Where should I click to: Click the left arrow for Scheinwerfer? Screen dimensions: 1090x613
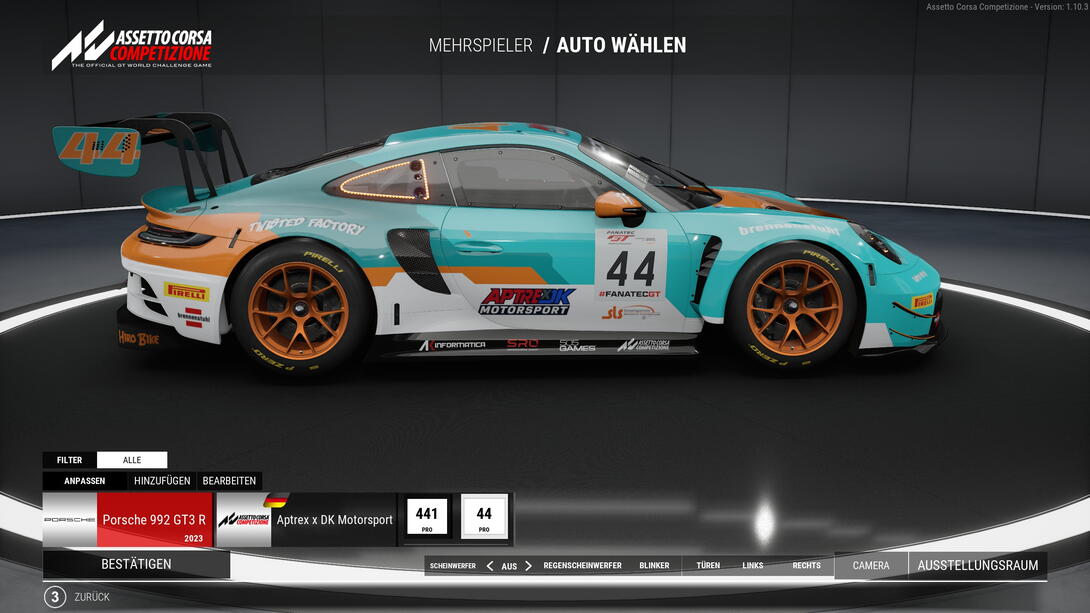[x=490, y=566]
